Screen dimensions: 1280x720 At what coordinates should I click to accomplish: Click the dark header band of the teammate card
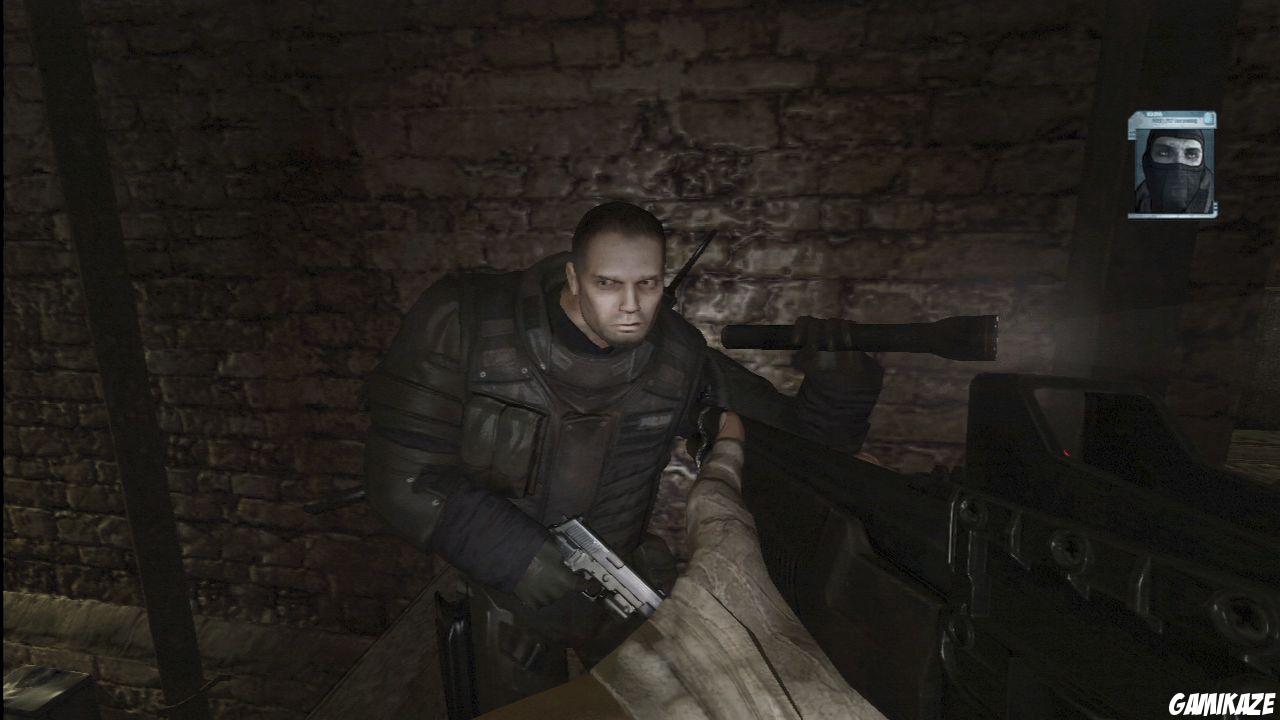(x=1170, y=116)
